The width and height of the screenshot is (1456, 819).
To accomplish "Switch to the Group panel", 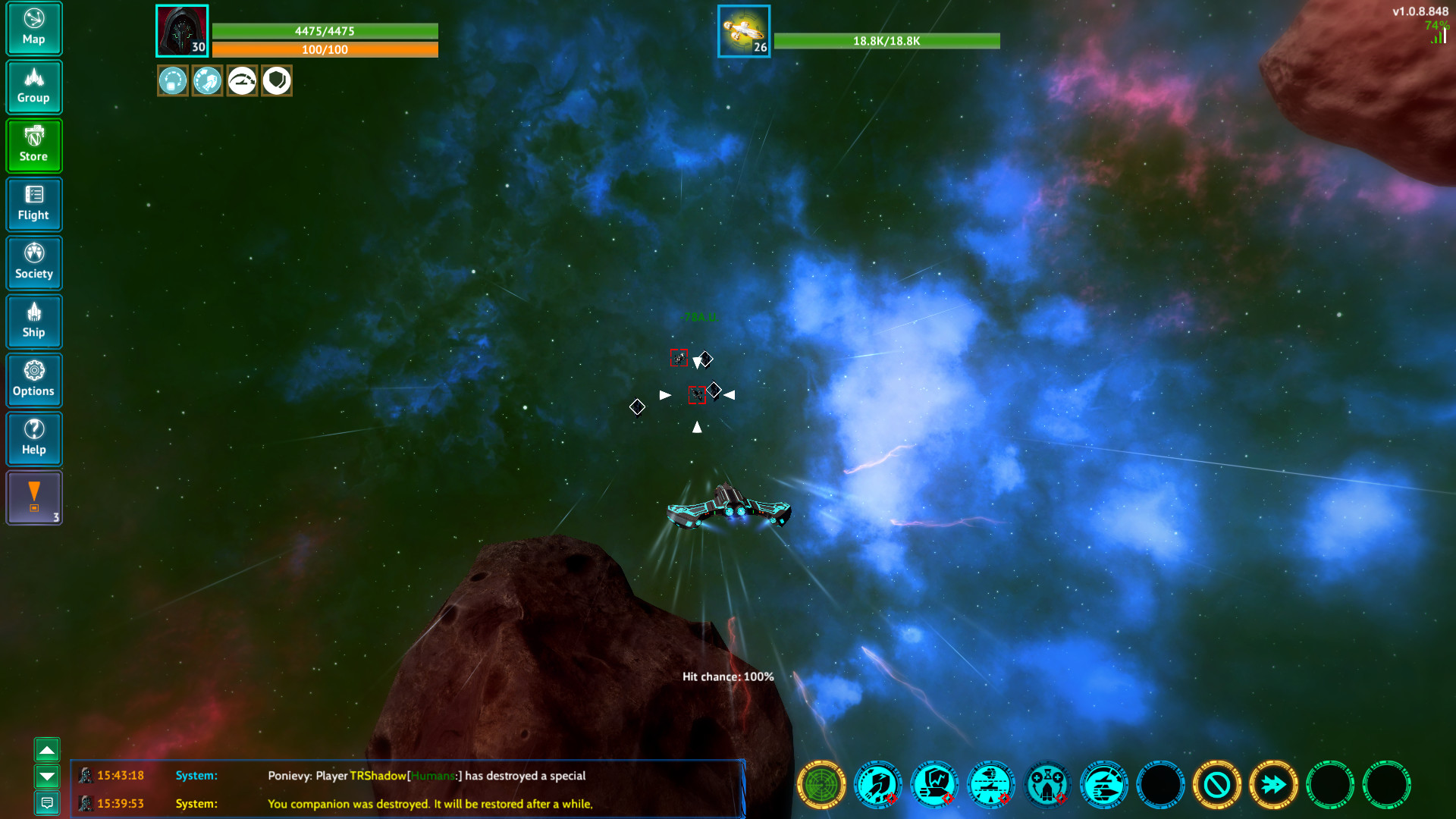I will click(33, 86).
